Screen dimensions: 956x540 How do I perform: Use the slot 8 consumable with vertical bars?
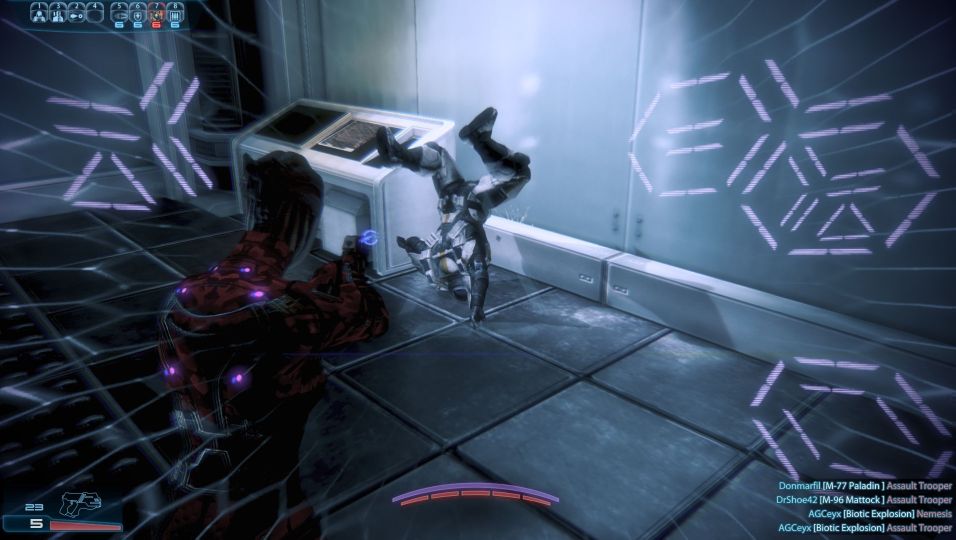pyautogui.click(x=175, y=14)
